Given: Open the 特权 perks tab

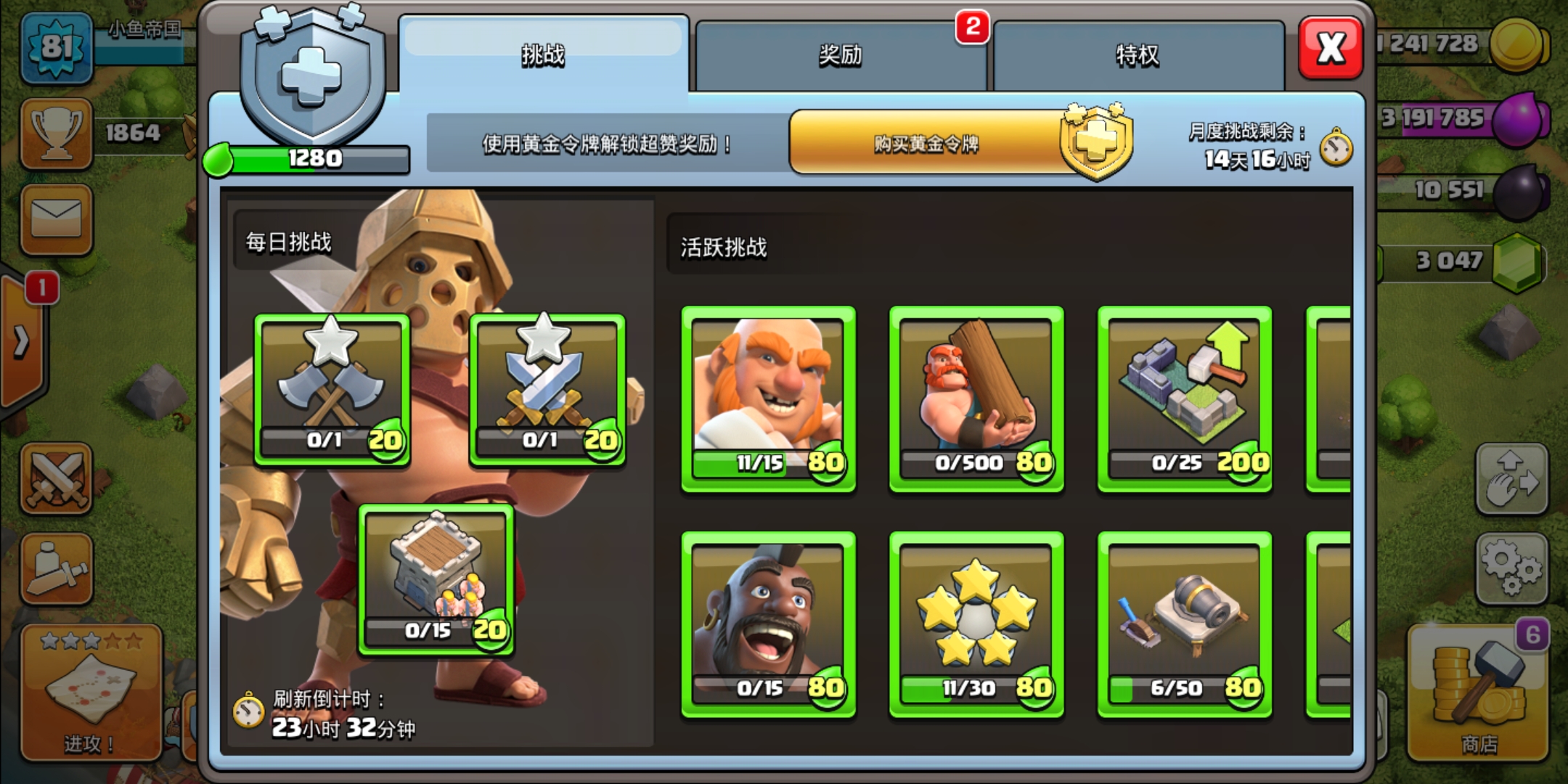Looking at the screenshot, I should [x=1138, y=56].
